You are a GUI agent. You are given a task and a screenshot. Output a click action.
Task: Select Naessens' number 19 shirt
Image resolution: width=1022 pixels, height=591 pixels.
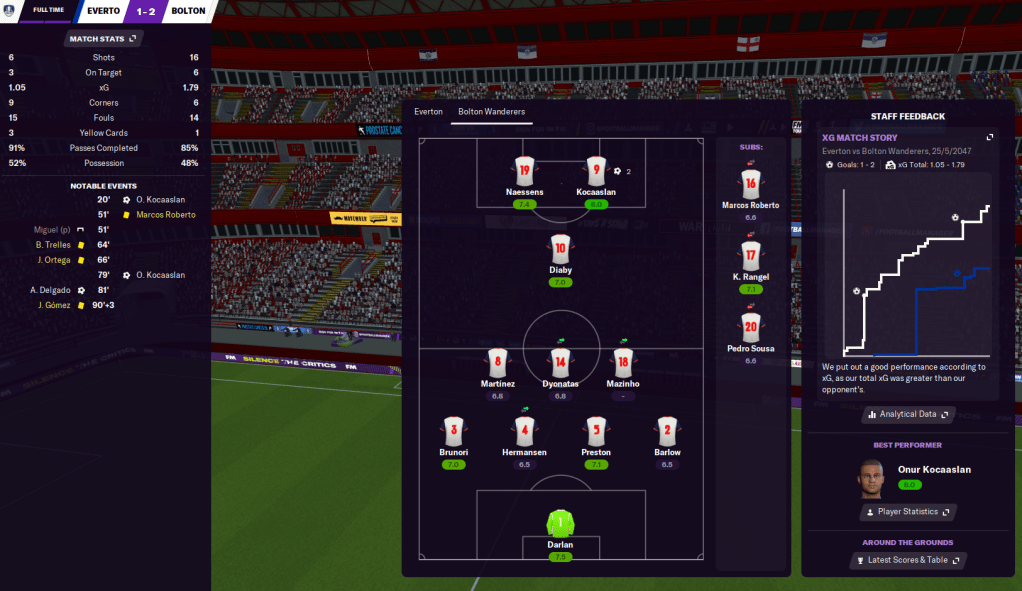point(525,170)
